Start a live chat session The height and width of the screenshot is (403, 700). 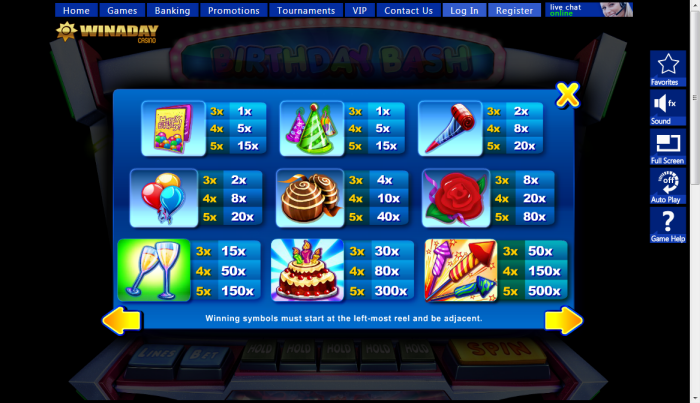(588, 9)
